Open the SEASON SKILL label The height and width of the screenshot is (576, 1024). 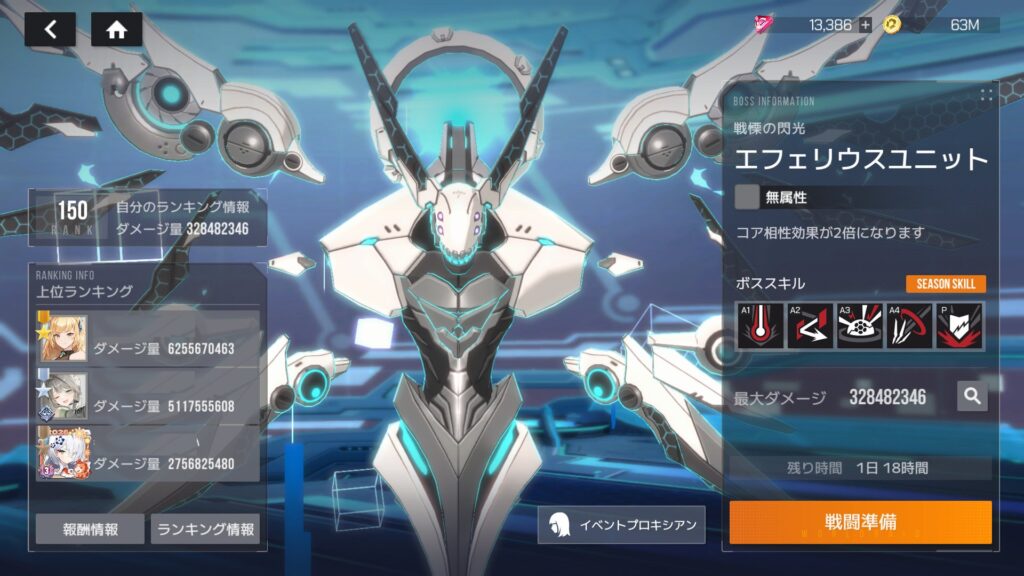[x=946, y=284]
